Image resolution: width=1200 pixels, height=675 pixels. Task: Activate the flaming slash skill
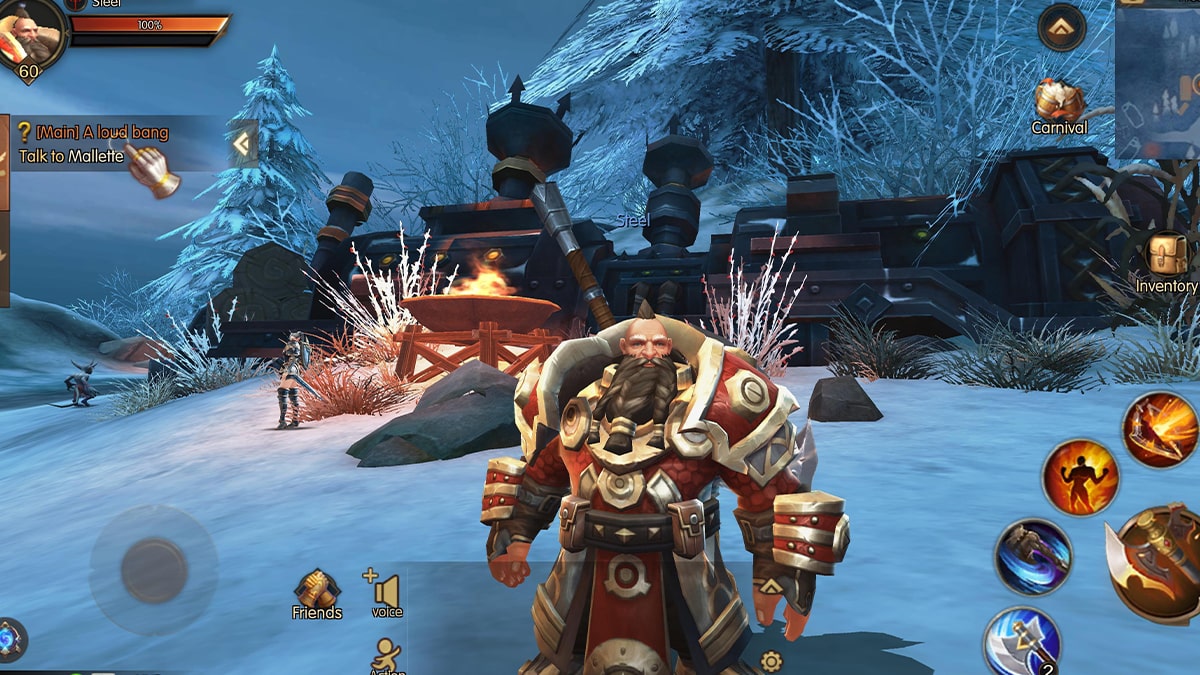[1160, 430]
